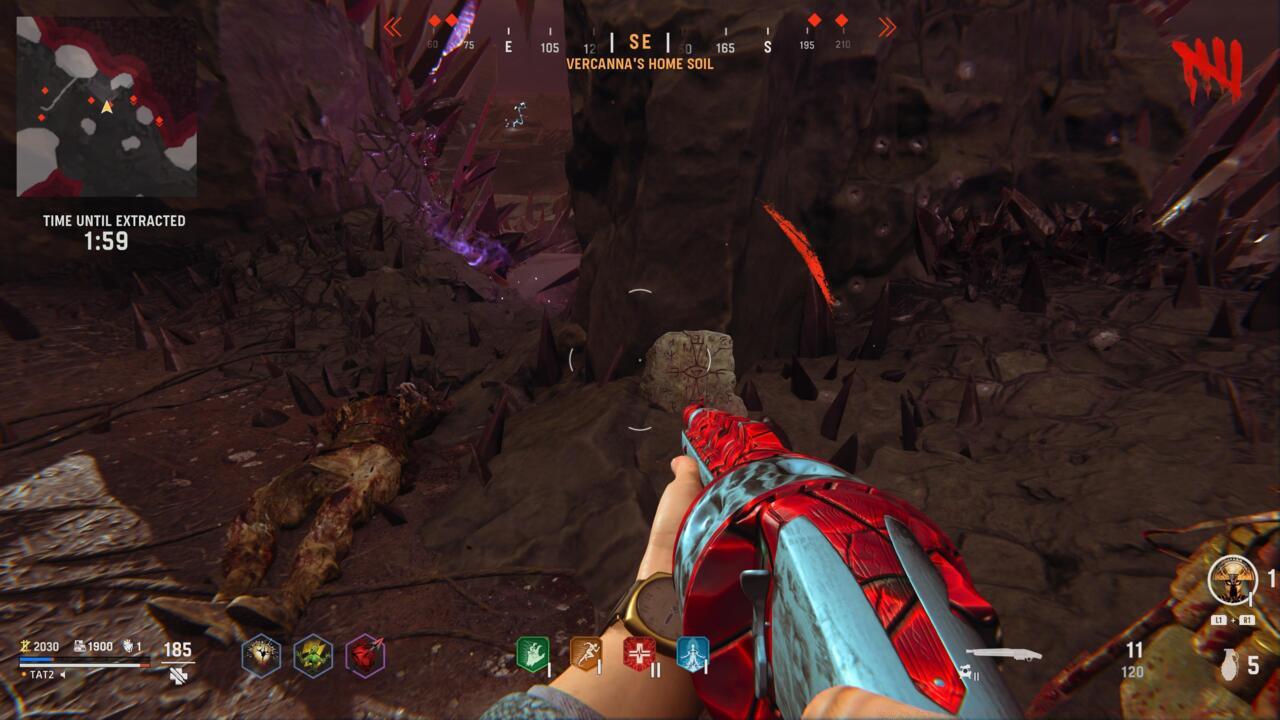Open the minimap
1280x720 pixels.
pyautogui.click(x=106, y=106)
